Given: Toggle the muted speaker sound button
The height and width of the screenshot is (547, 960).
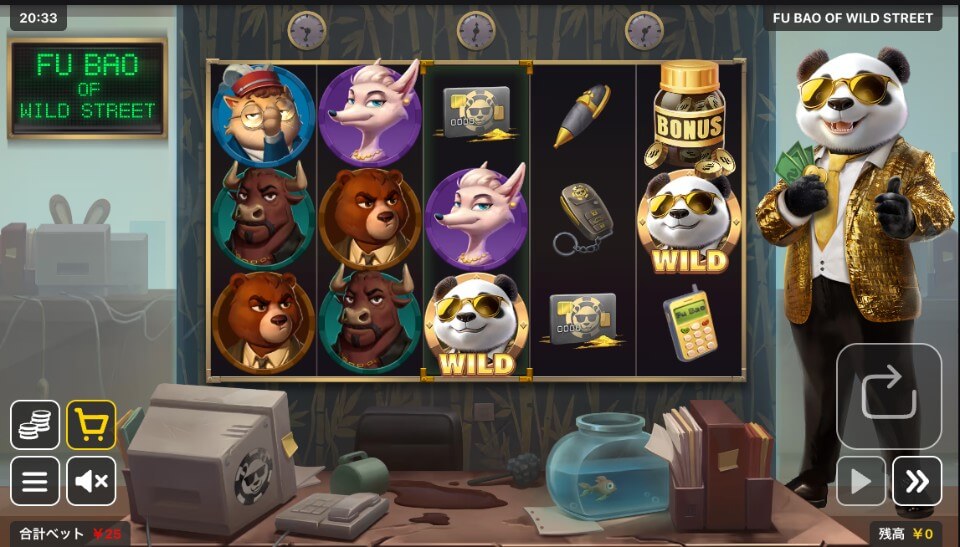Looking at the screenshot, I should point(91,481).
